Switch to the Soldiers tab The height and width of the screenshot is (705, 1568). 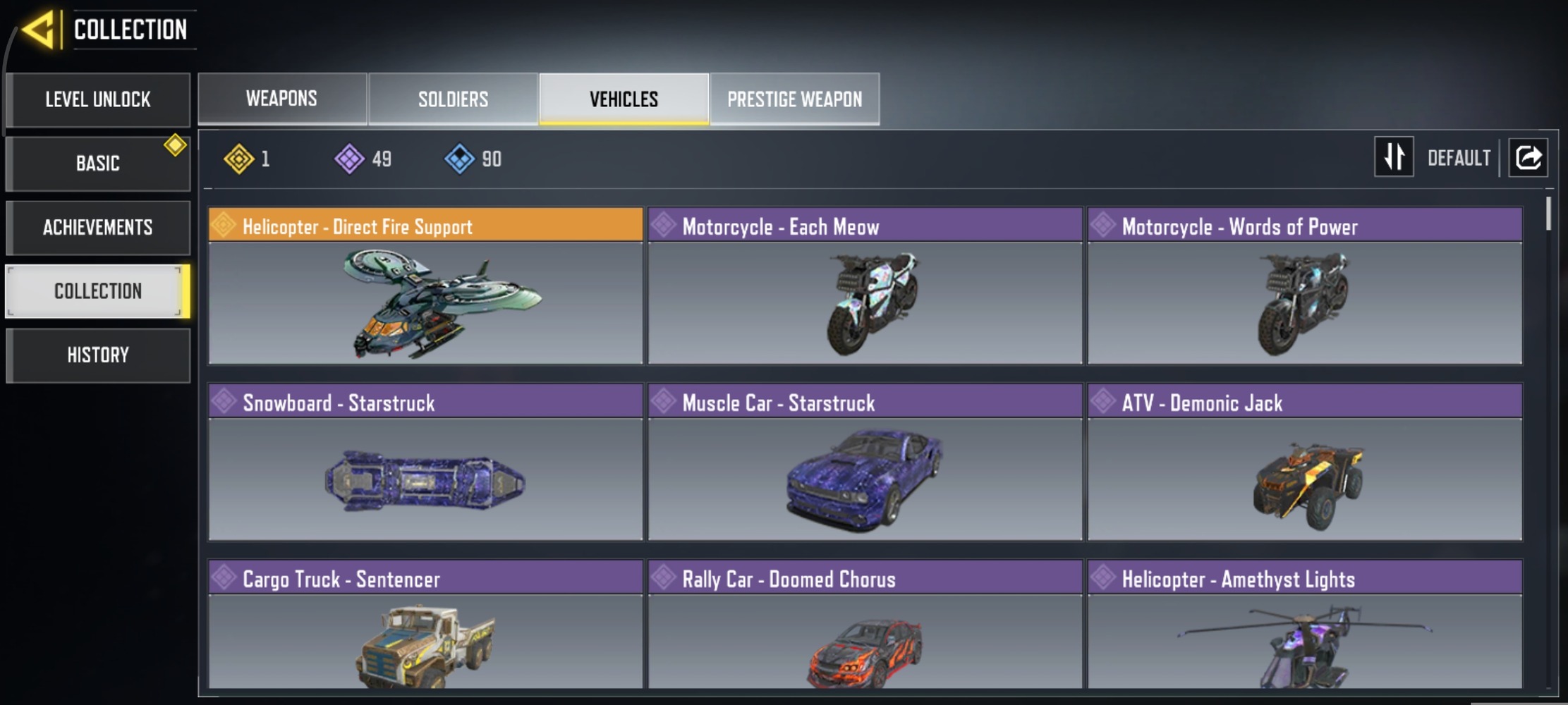point(452,99)
